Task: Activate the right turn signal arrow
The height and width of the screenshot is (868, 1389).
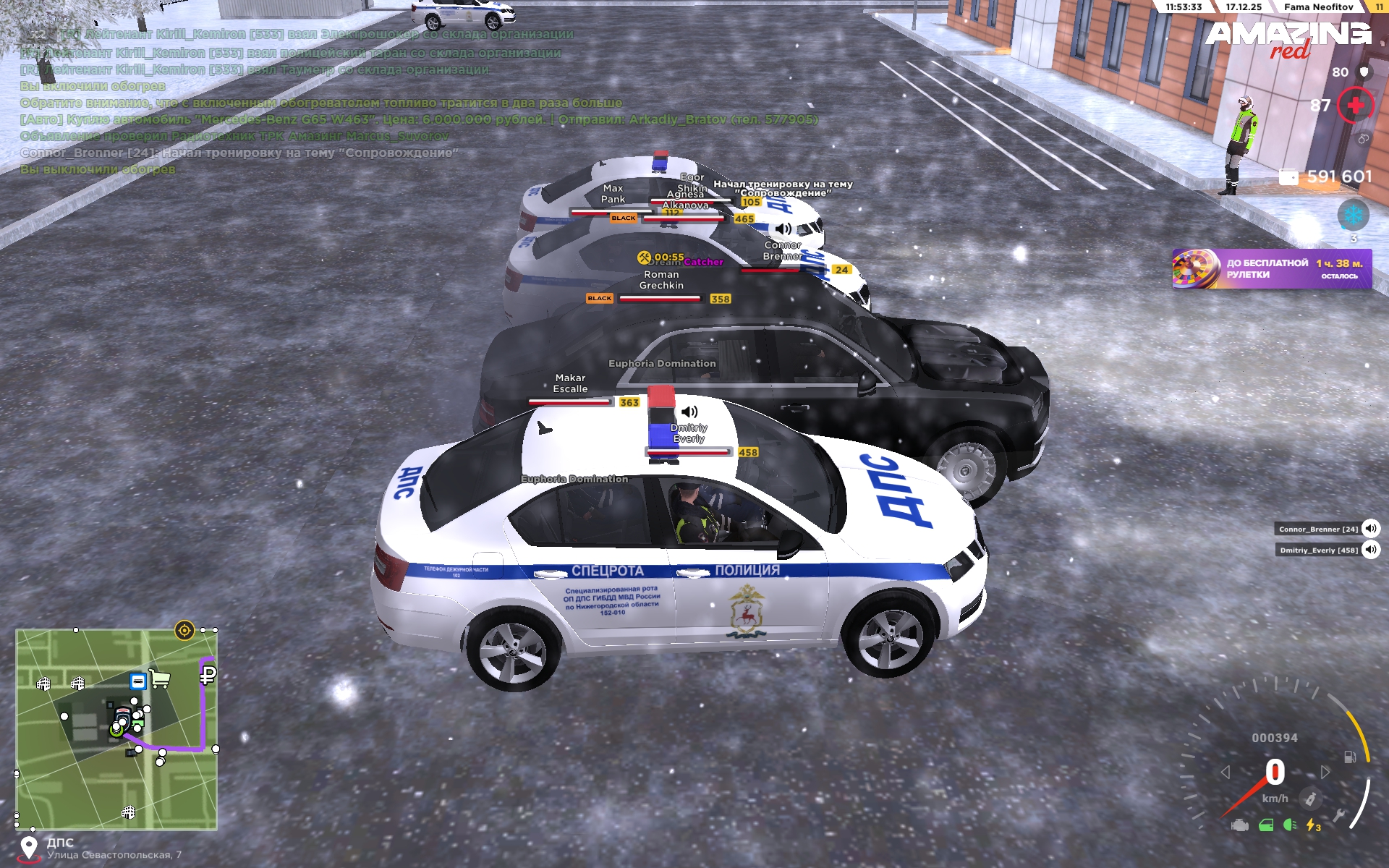Action: (x=1325, y=773)
